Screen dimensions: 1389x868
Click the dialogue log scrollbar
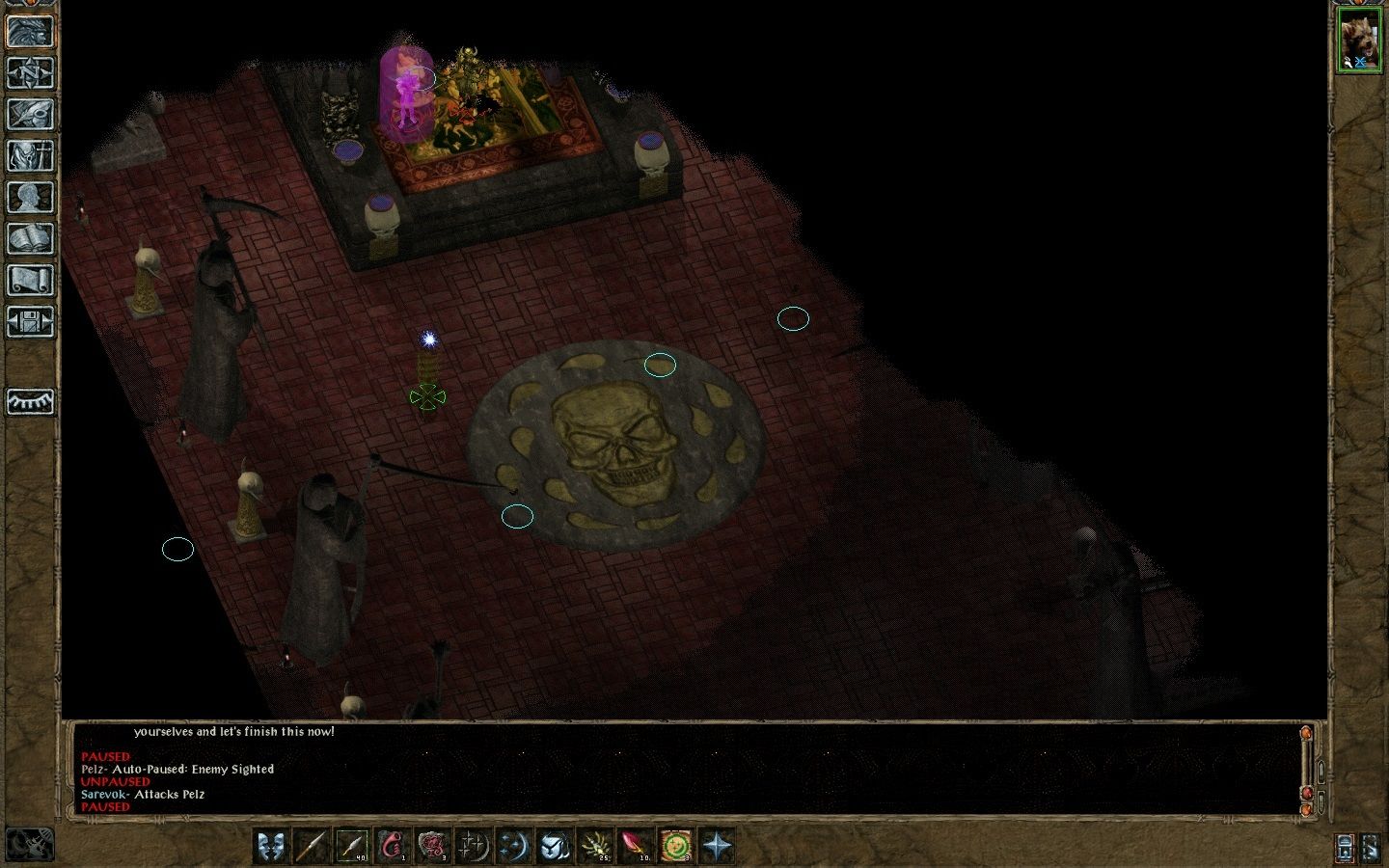point(1307,767)
